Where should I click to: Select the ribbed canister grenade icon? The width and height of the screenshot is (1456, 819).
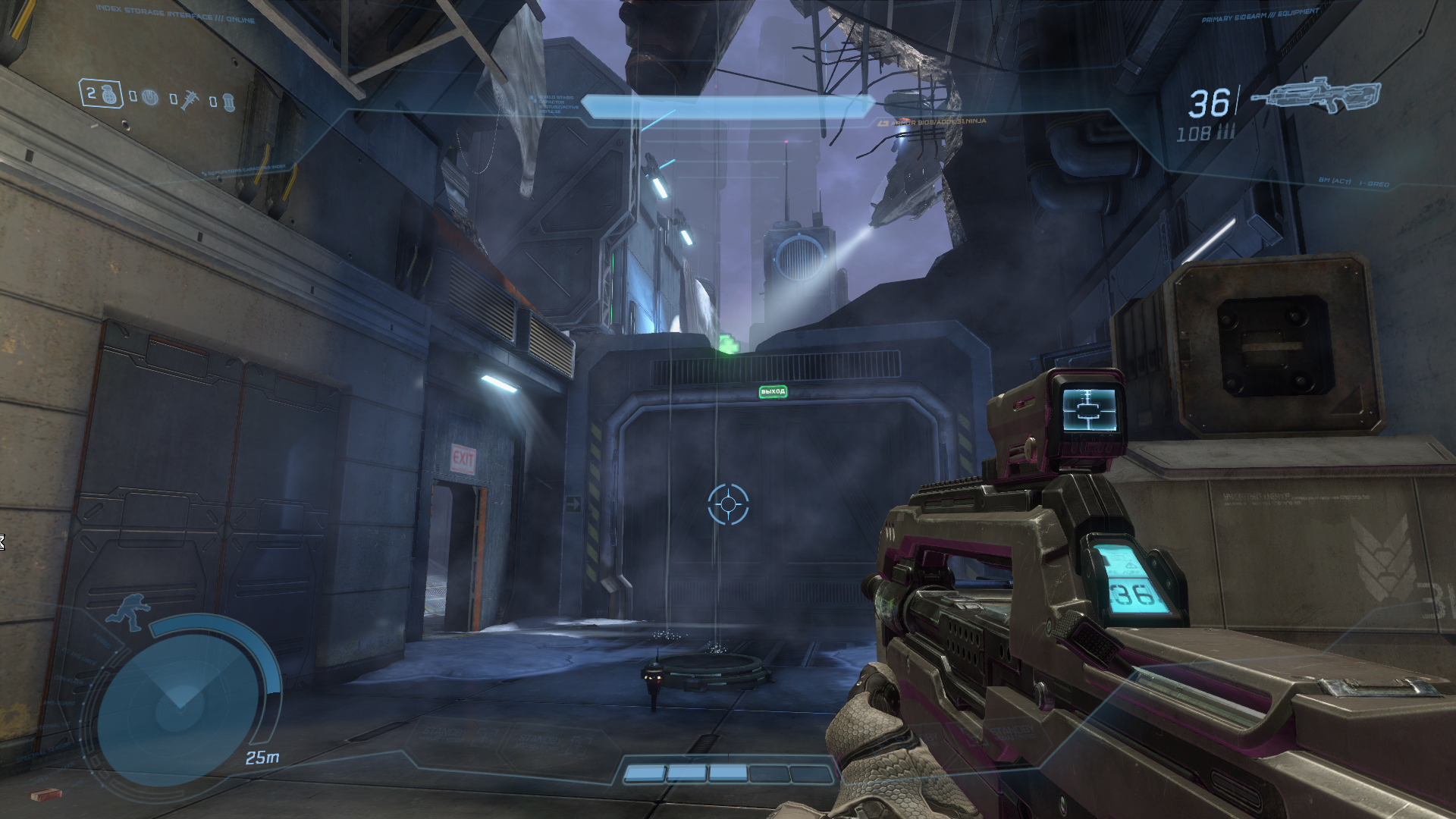[228, 101]
